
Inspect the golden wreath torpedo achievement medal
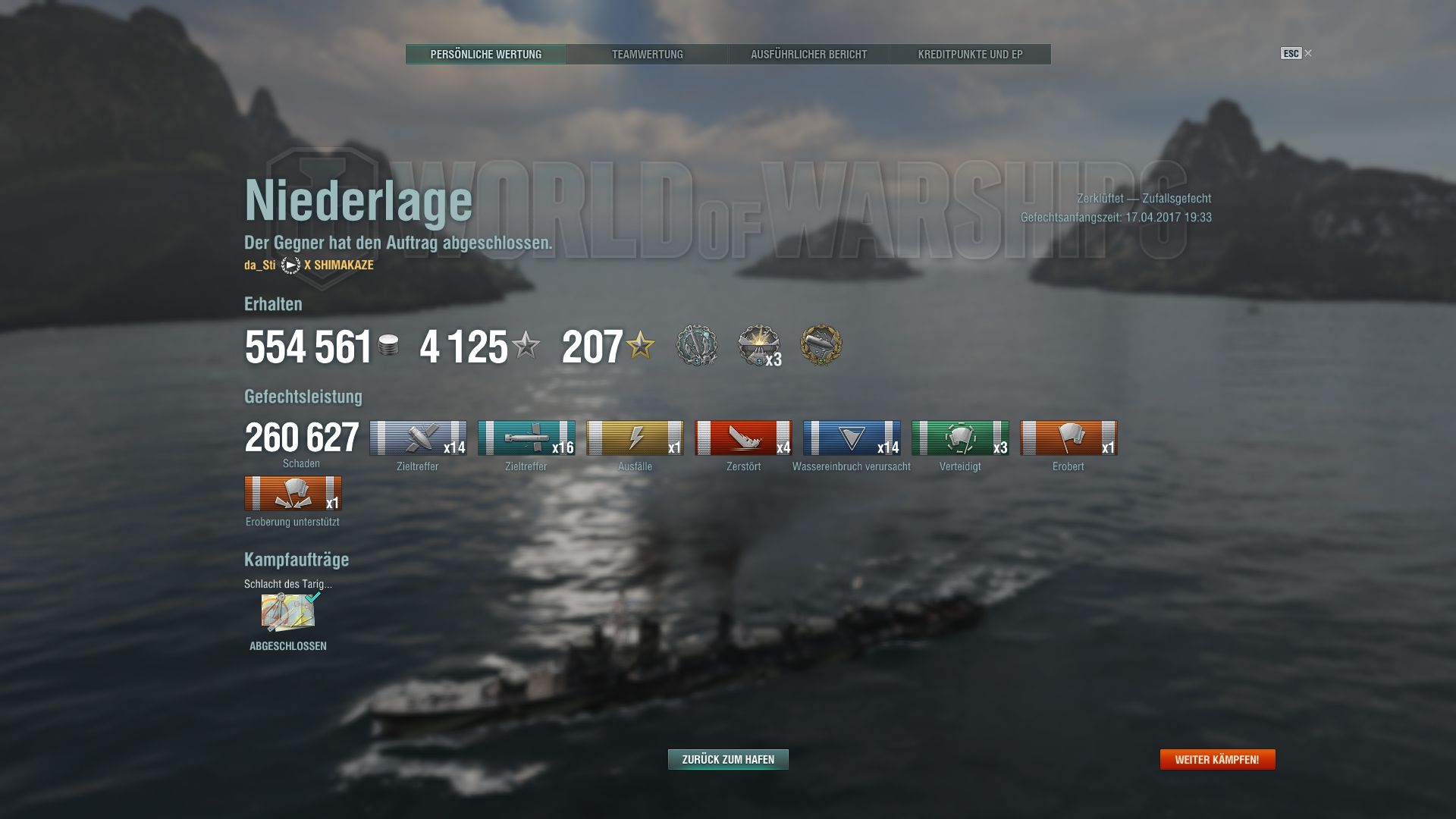coord(821,345)
